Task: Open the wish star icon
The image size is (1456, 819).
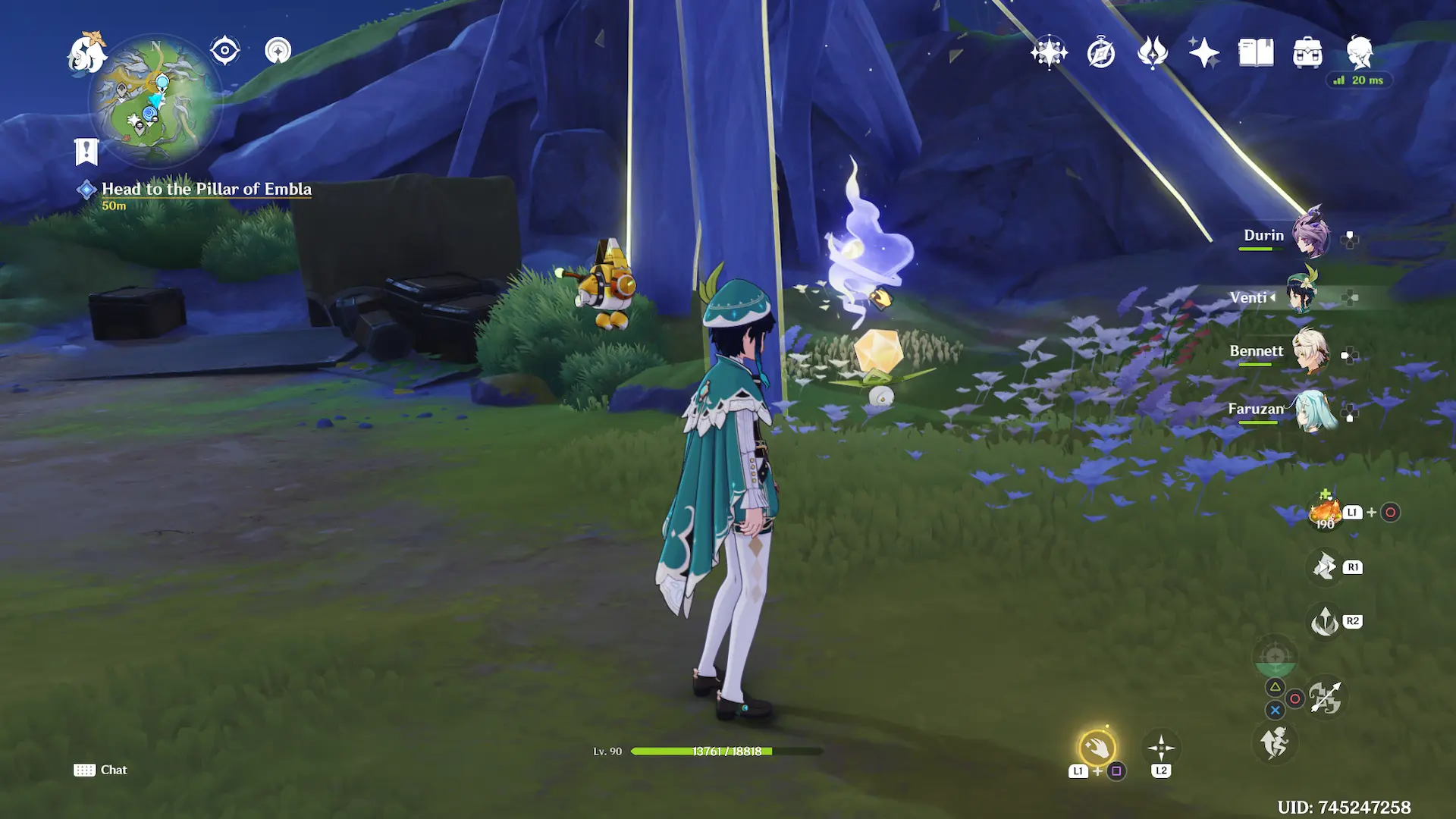Action: coord(1049,53)
